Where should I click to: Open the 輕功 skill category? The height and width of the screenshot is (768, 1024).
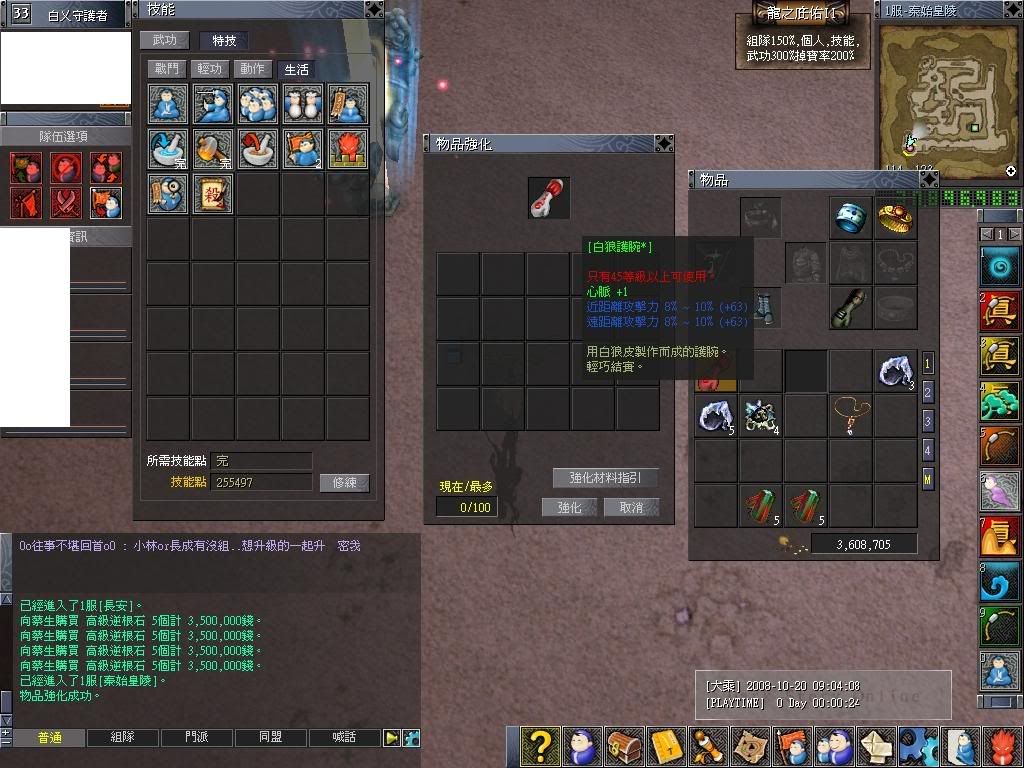pyautogui.click(x=209, y=69)
